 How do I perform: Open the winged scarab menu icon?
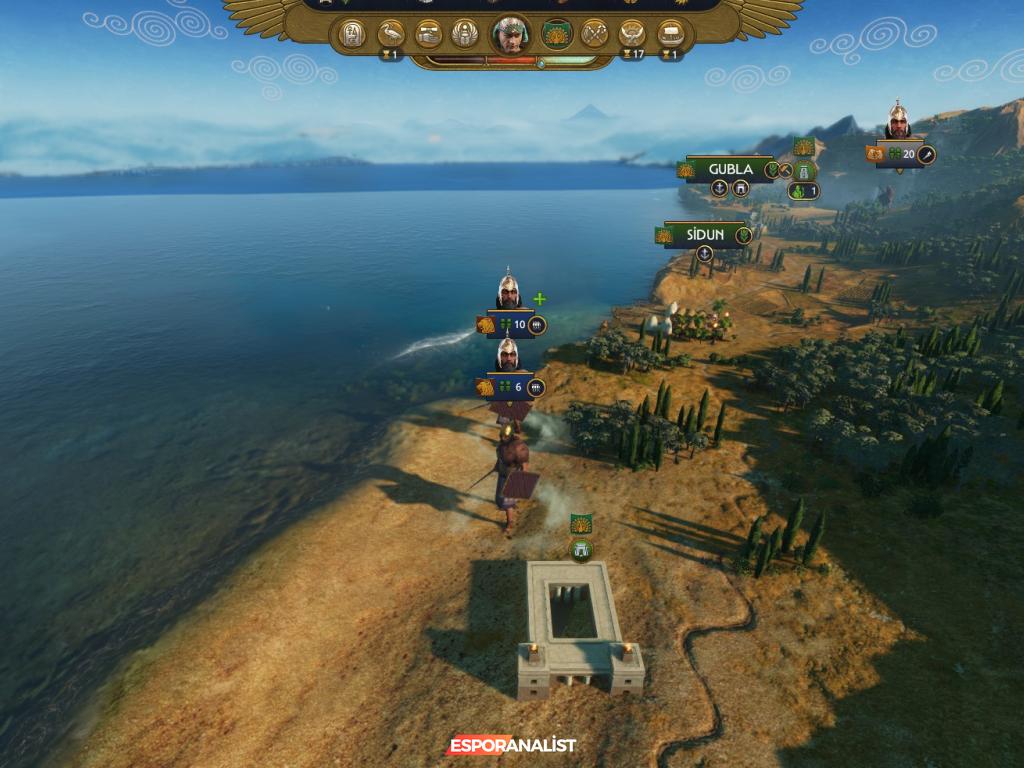pyautogui.click(x=465, y=34)
